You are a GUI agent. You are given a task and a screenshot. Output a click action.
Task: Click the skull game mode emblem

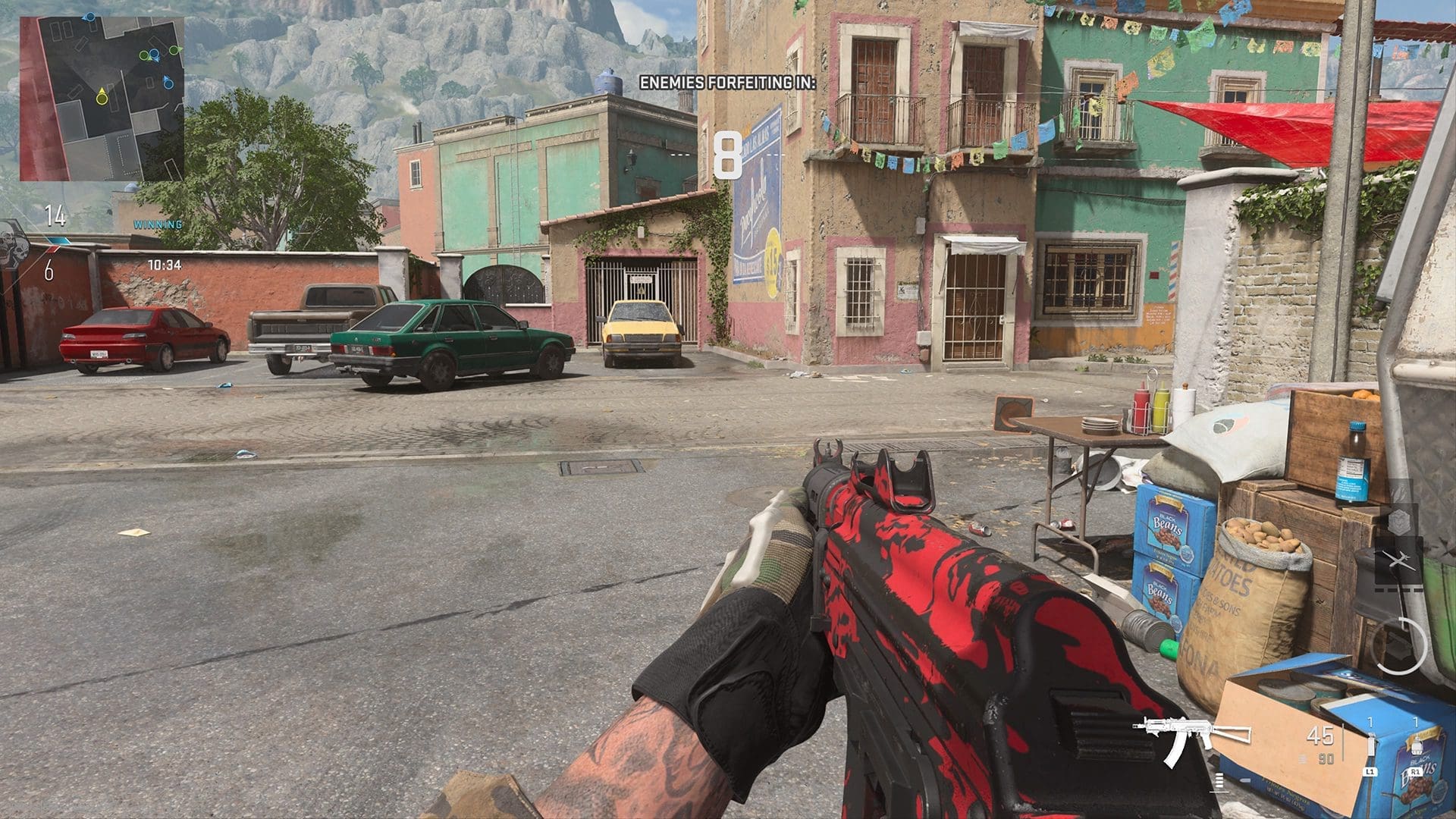click(x=12, y=243)
